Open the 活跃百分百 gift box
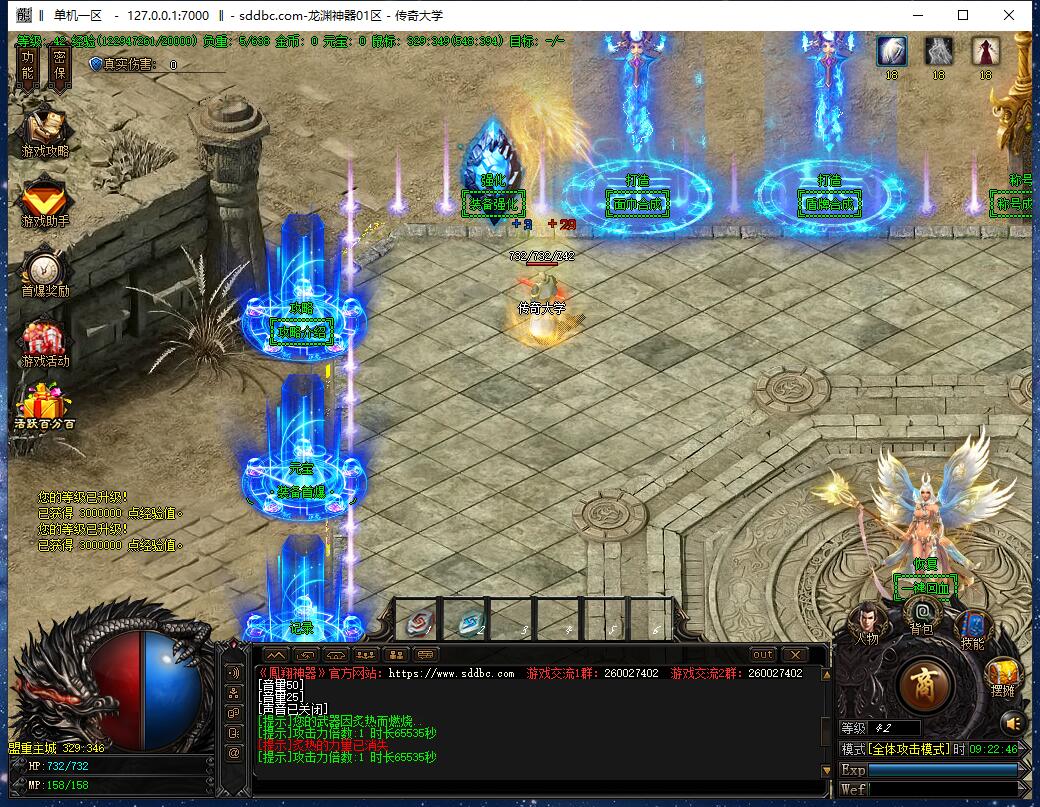The width and height of the screenshot is (1040, 807). pos(44,407)
